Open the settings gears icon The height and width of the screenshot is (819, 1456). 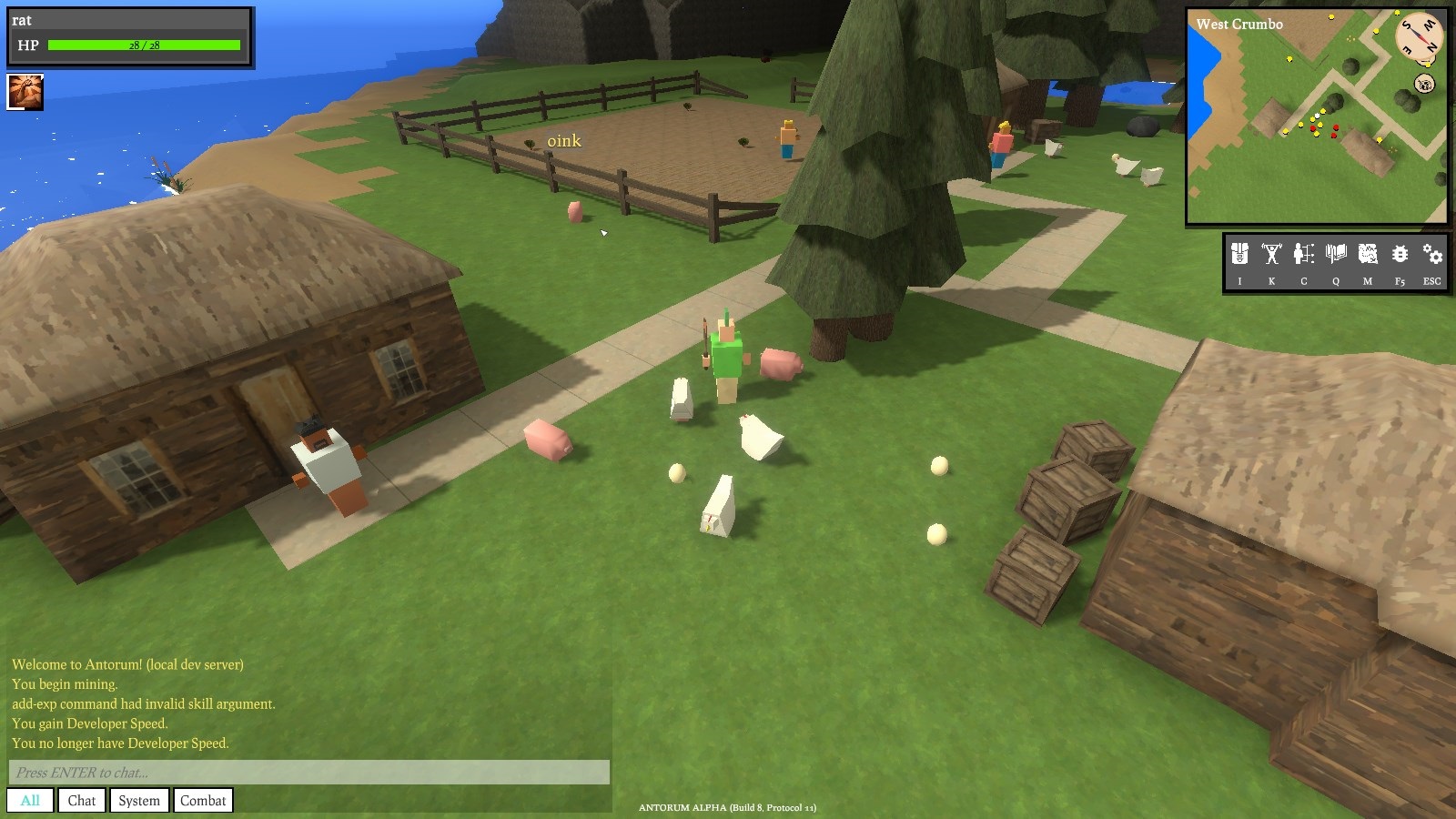click(1432, 254)
